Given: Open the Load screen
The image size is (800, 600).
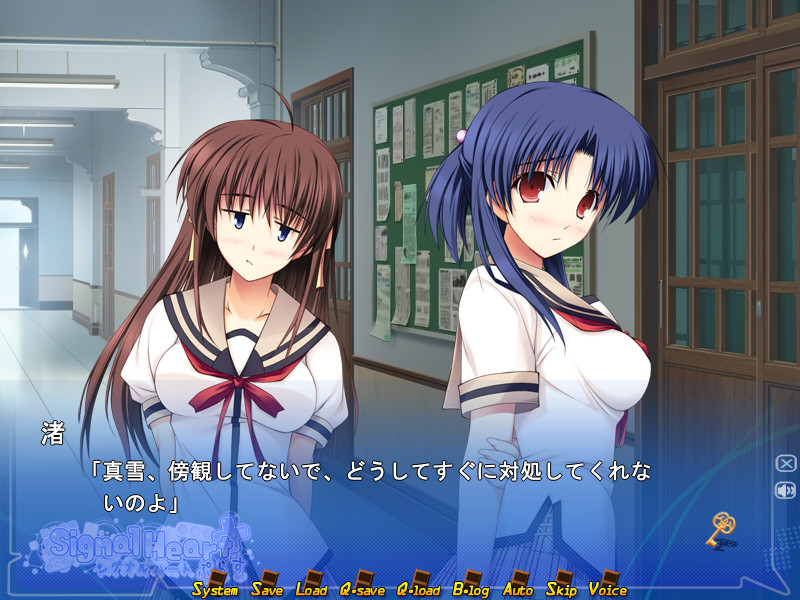Looking at the screenshot, I should (311, 589).
